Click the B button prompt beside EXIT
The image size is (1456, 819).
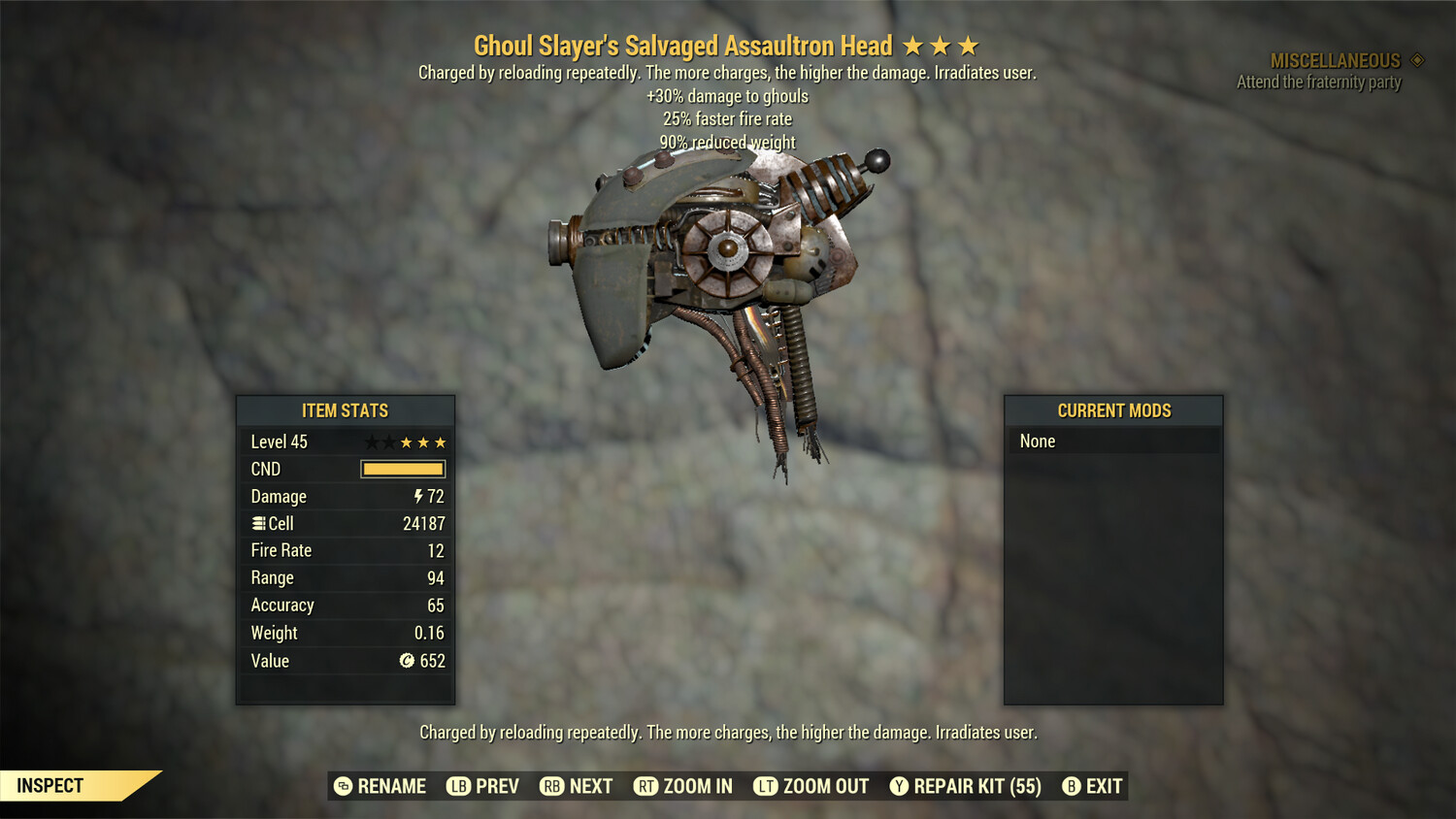tap(1072, 786)
